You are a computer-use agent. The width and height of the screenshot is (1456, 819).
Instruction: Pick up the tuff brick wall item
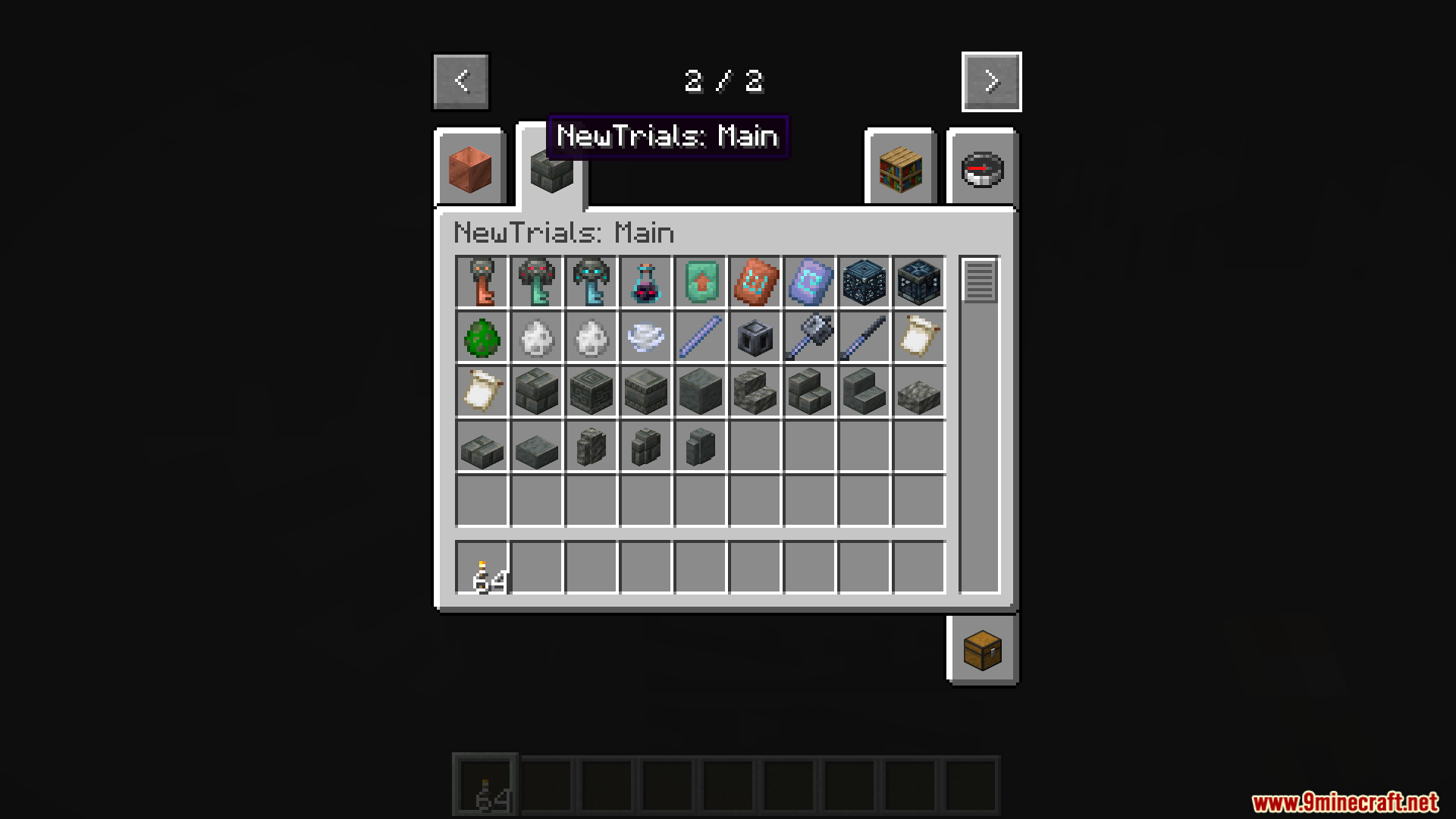(x=645, y=446)
